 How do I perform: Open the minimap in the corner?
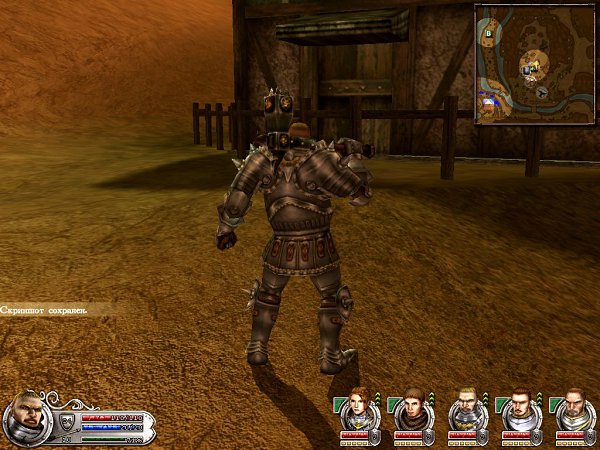tap(535, 64)
